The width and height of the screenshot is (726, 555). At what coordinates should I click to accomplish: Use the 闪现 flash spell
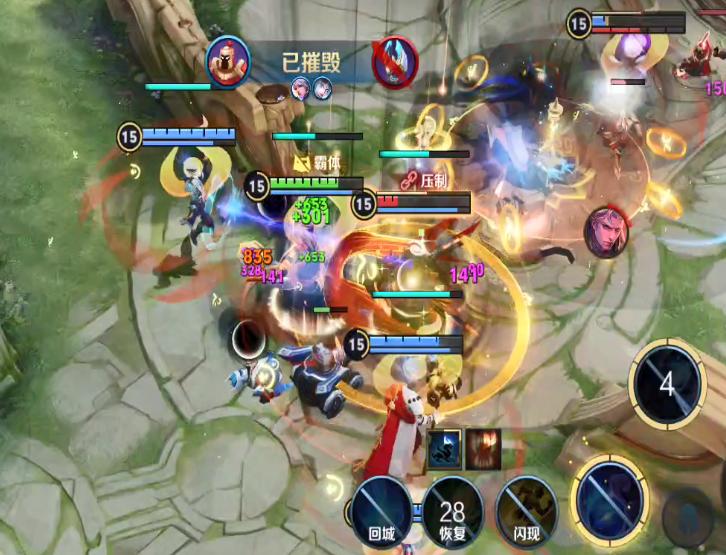pyautogui.click(x=526, y=510)
